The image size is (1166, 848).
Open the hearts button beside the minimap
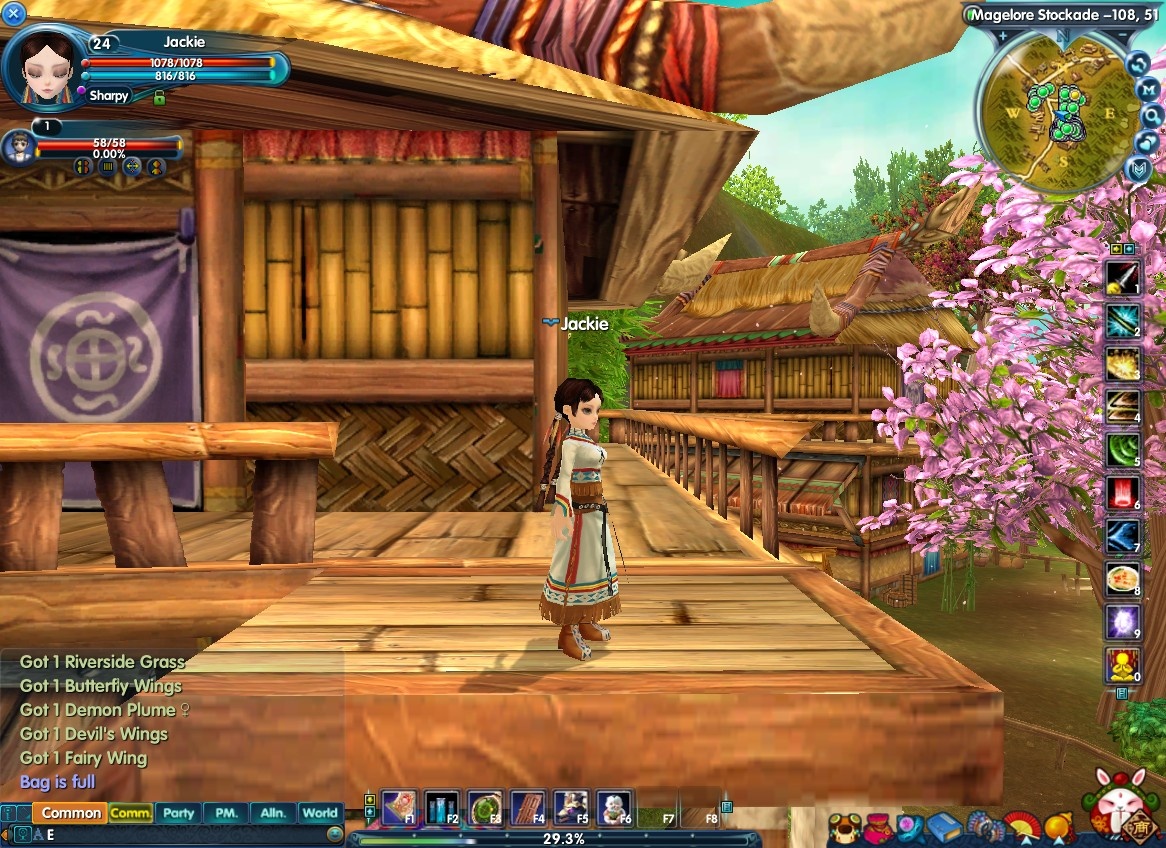pos(1149,142)
